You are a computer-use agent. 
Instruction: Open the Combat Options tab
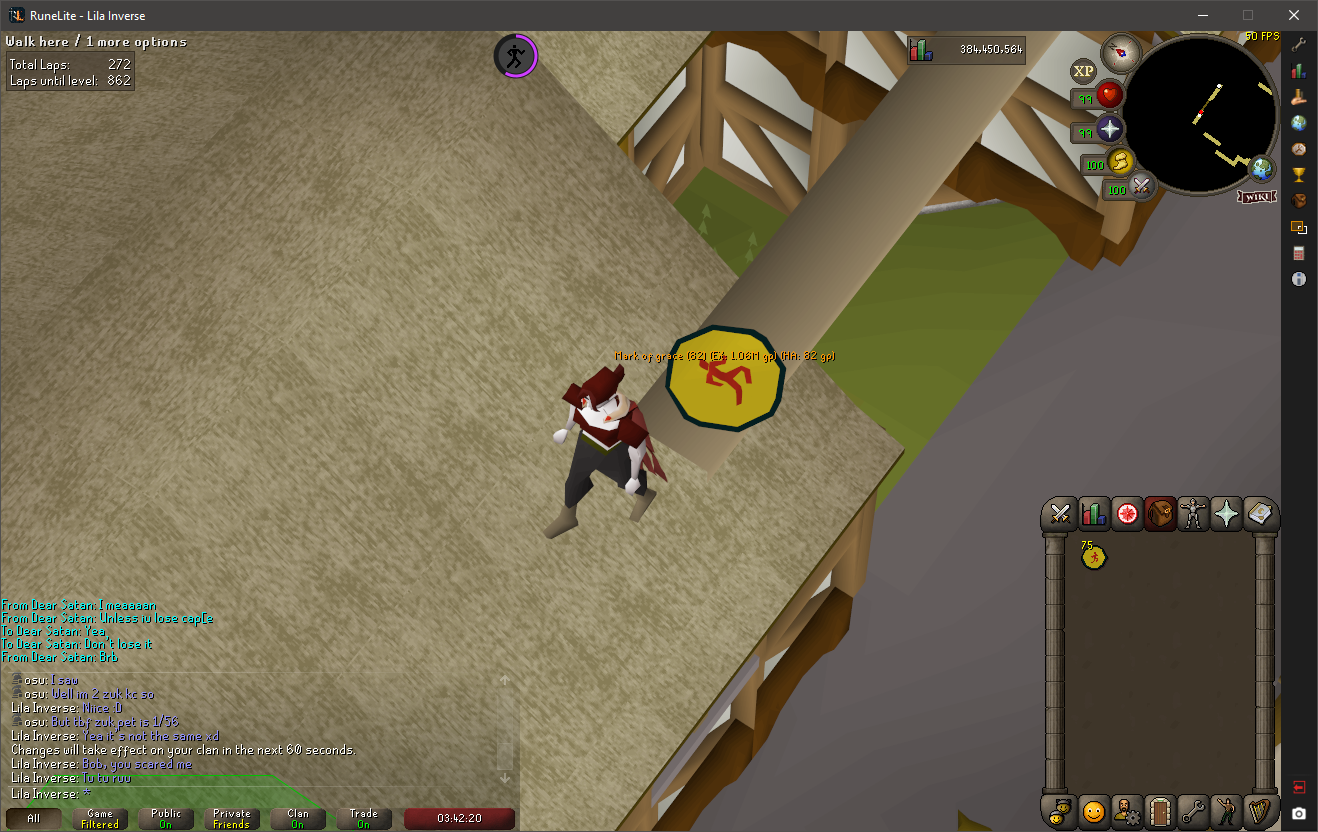point(1060,514)
